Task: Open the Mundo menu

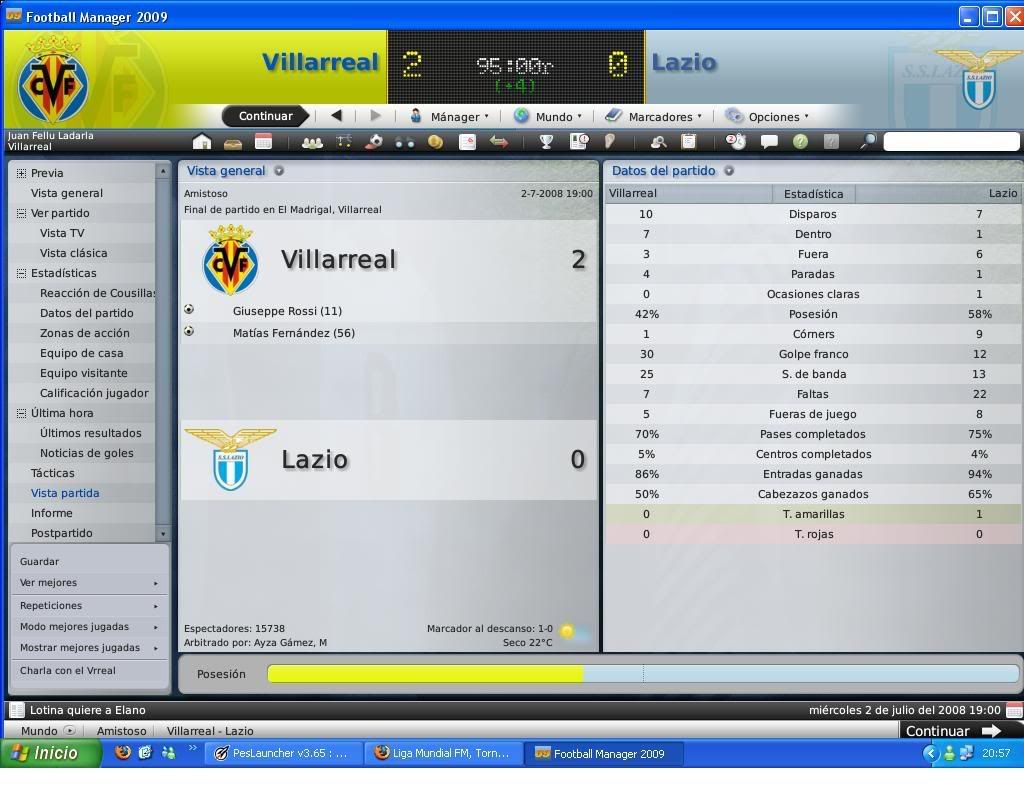Action: coord(547,116)
